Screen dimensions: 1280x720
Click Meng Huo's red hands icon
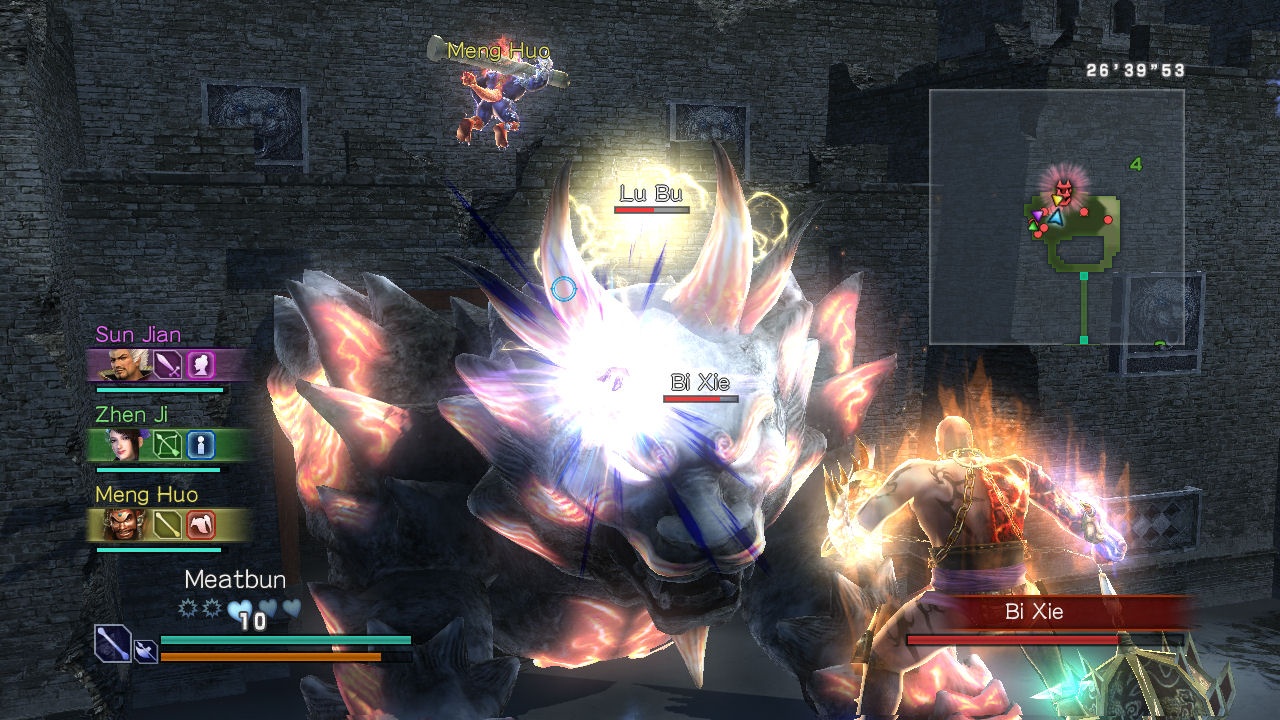pos(202,525)
